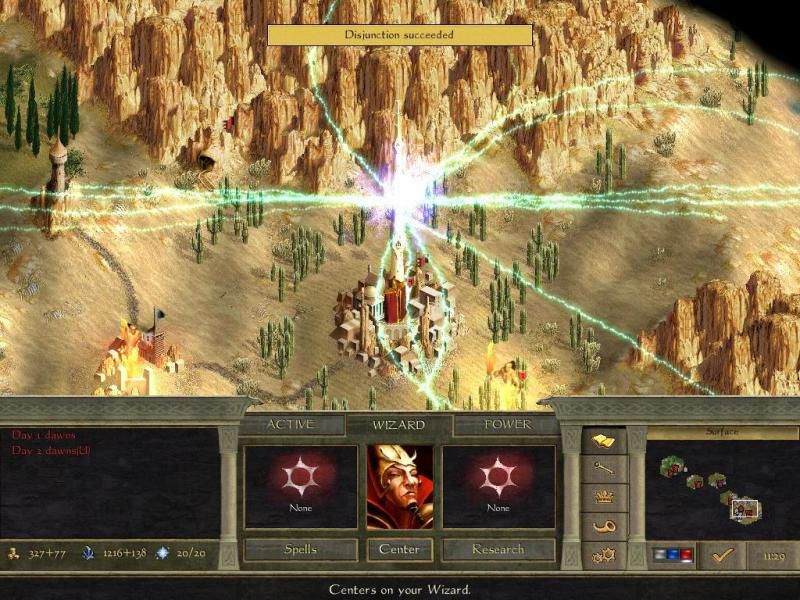Toggle the colored flags minimap filter
Screen dimensions: 800x600
point(673,554)
